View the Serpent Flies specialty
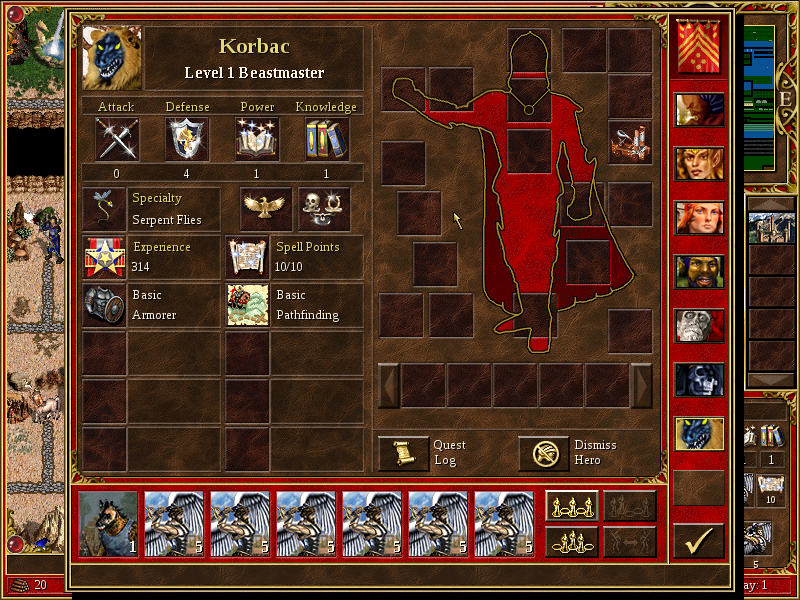This screenshot has width=800, height=600. tap(104, 208)
